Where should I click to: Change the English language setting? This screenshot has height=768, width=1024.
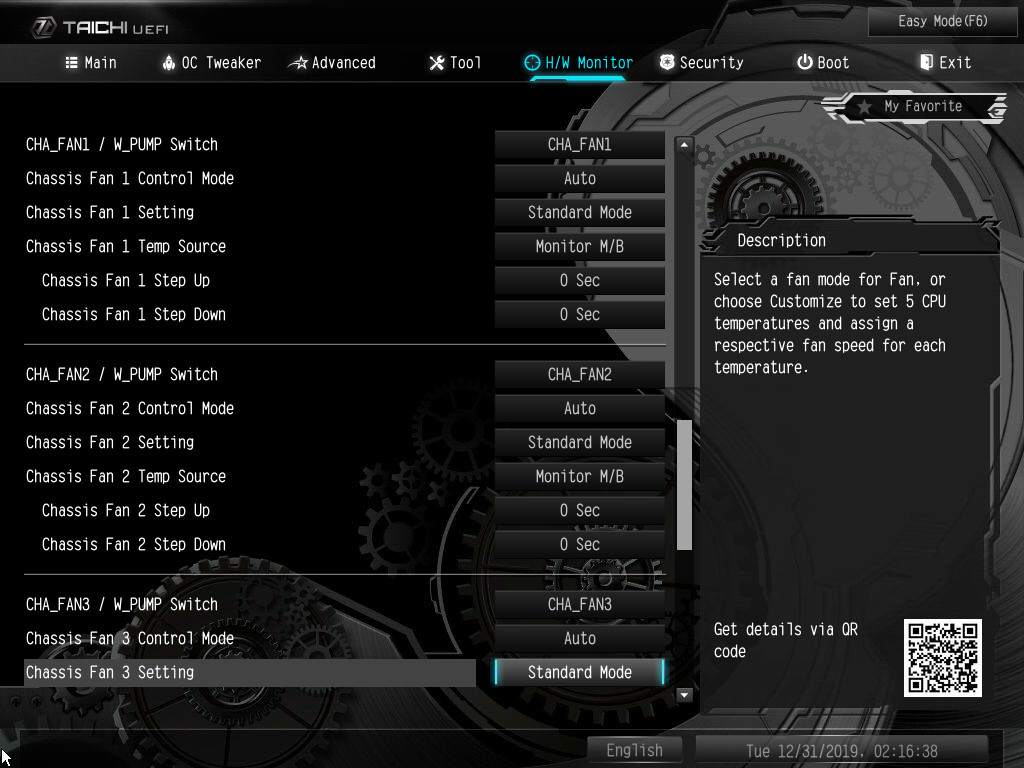[x=634, y=750]
